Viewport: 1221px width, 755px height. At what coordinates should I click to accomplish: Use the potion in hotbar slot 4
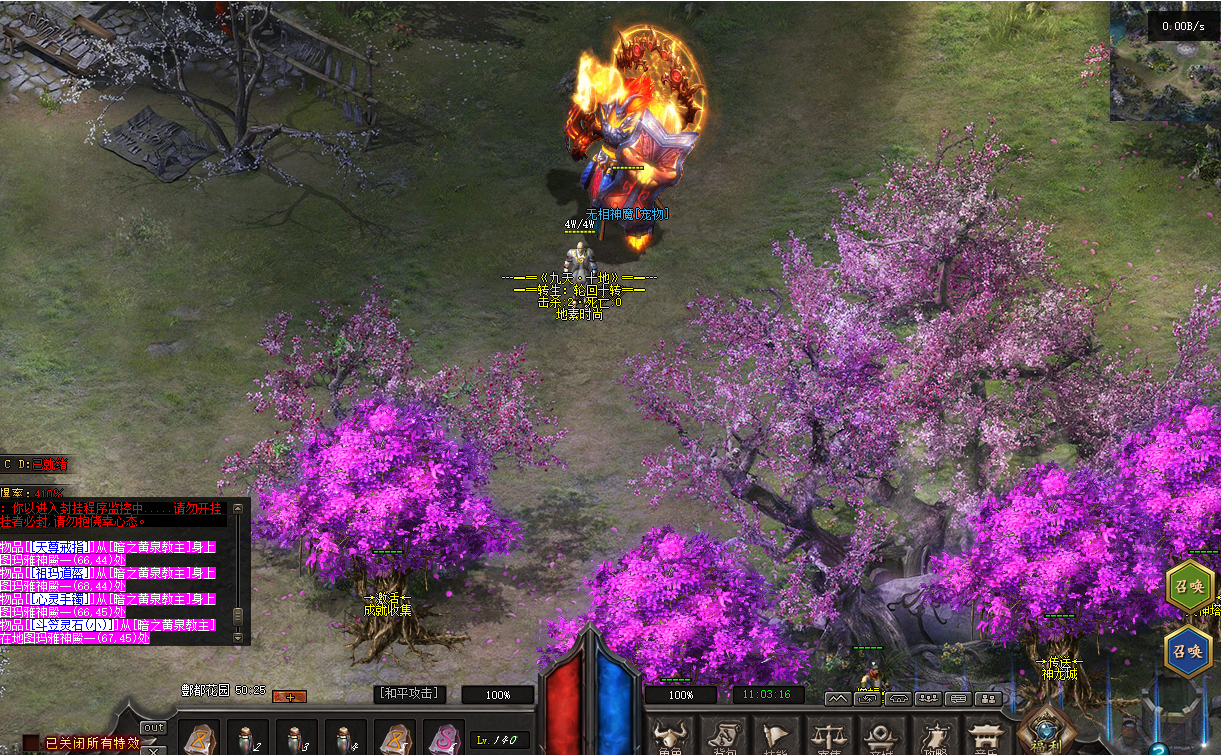coord(345,739)
